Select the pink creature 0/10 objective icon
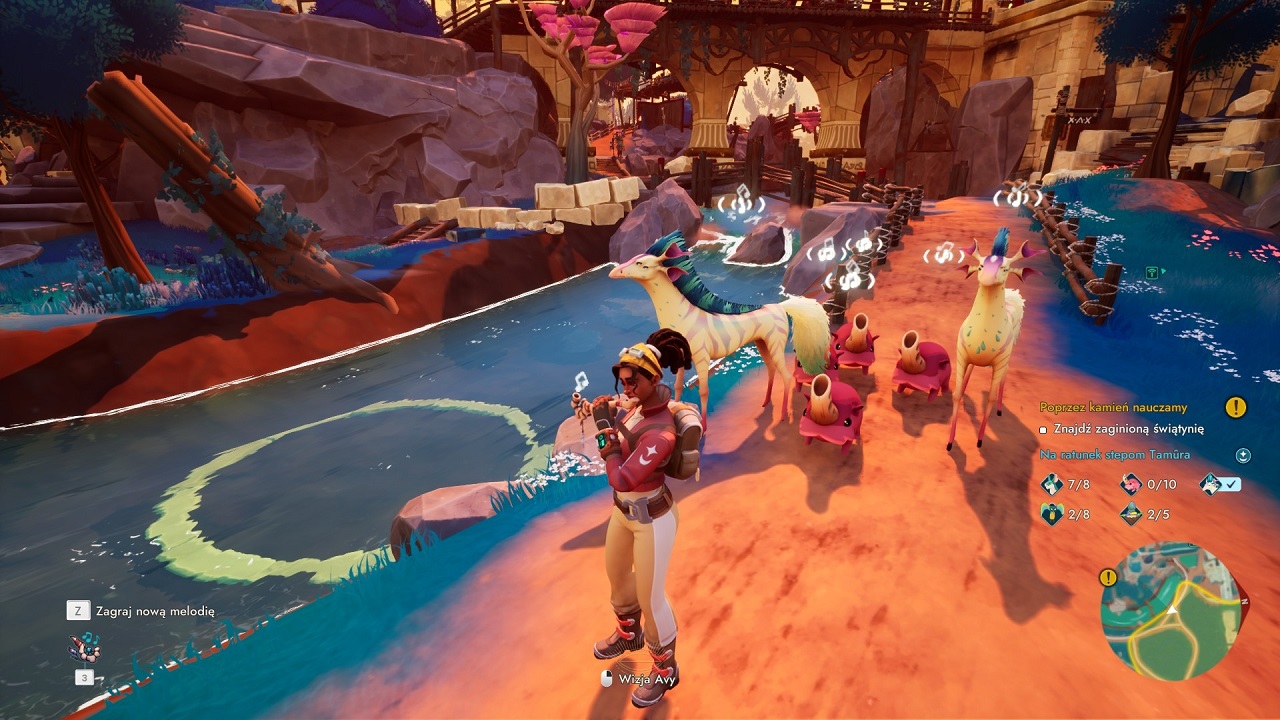 pos(1131,484)
